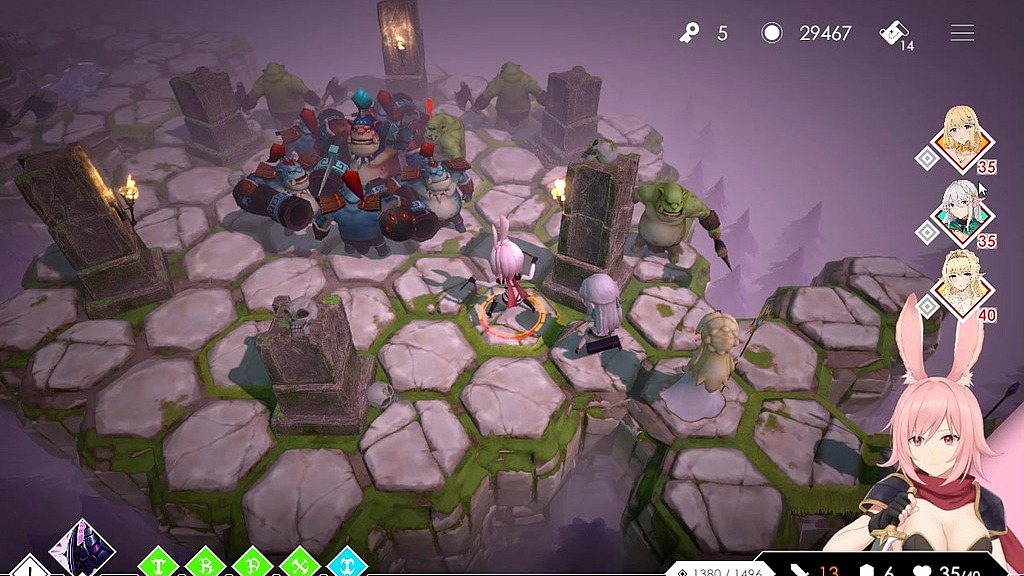
Task: Use the green T rune skill
Action: tap(157, 564)
